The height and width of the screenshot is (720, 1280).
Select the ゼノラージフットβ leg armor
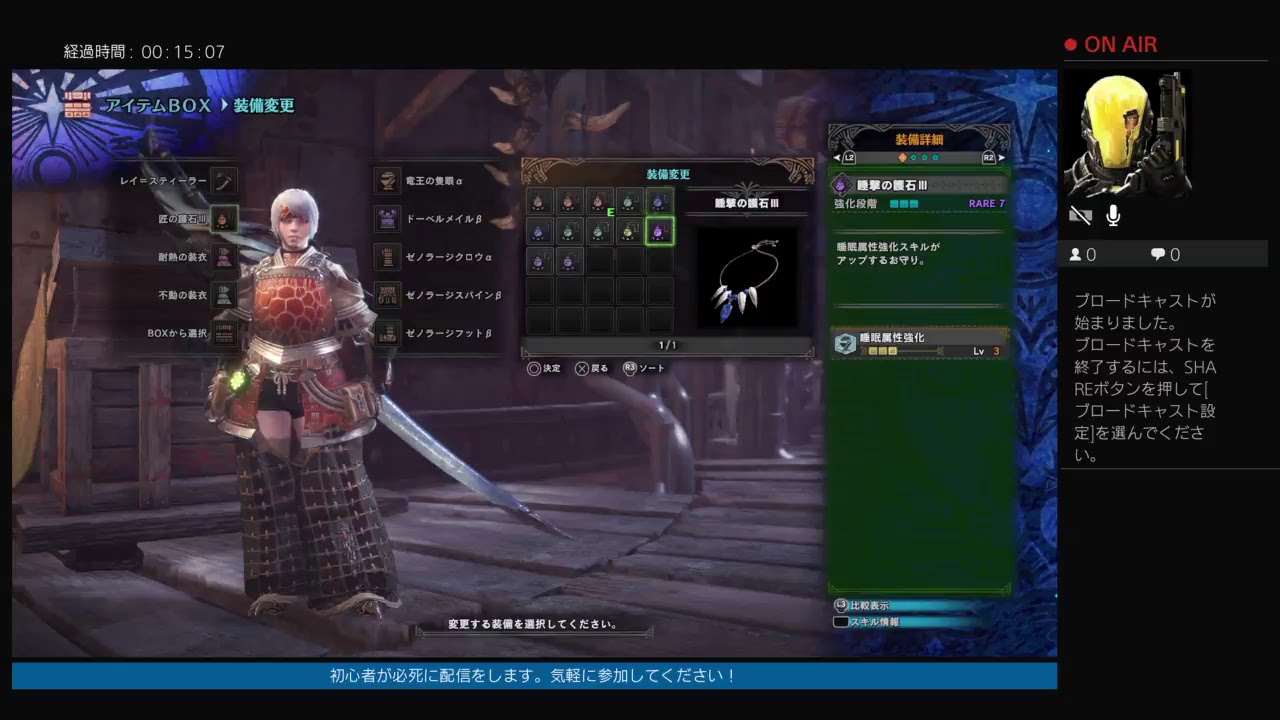coord(387,333)
